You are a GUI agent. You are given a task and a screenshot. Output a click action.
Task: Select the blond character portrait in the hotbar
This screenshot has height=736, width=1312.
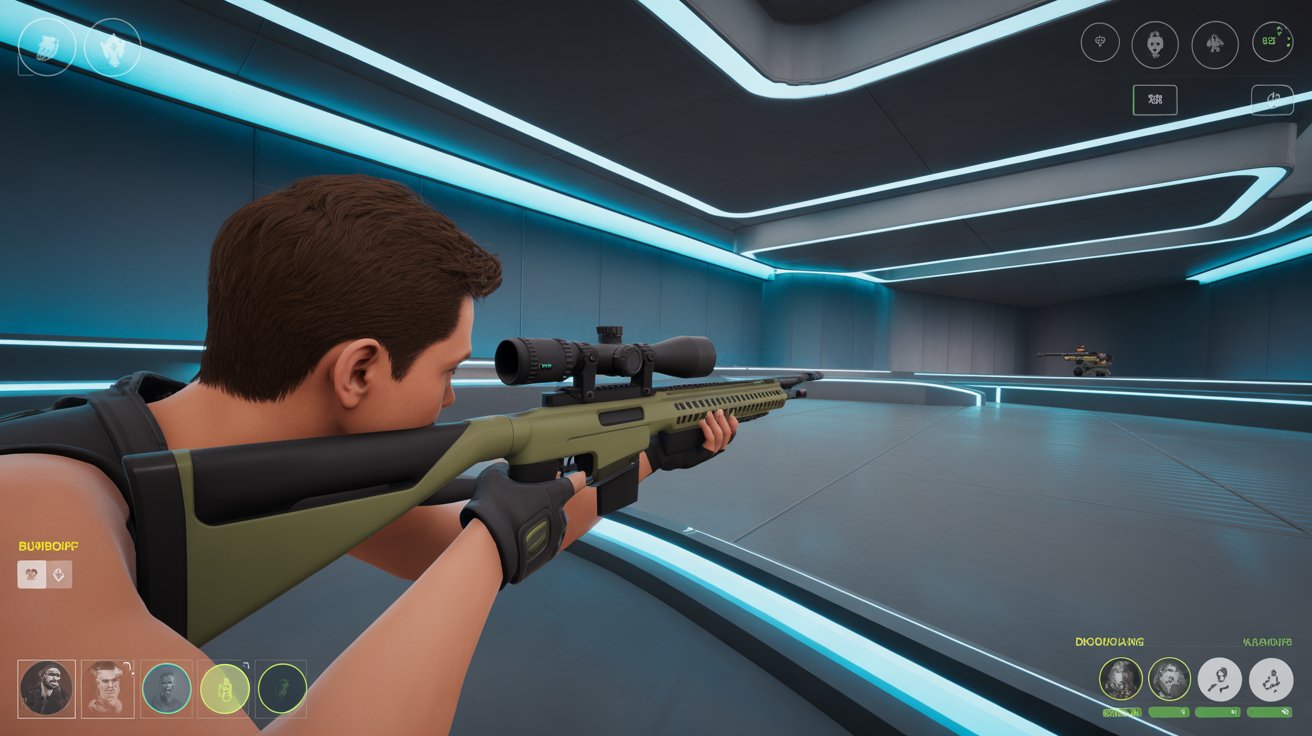[108, 687]
